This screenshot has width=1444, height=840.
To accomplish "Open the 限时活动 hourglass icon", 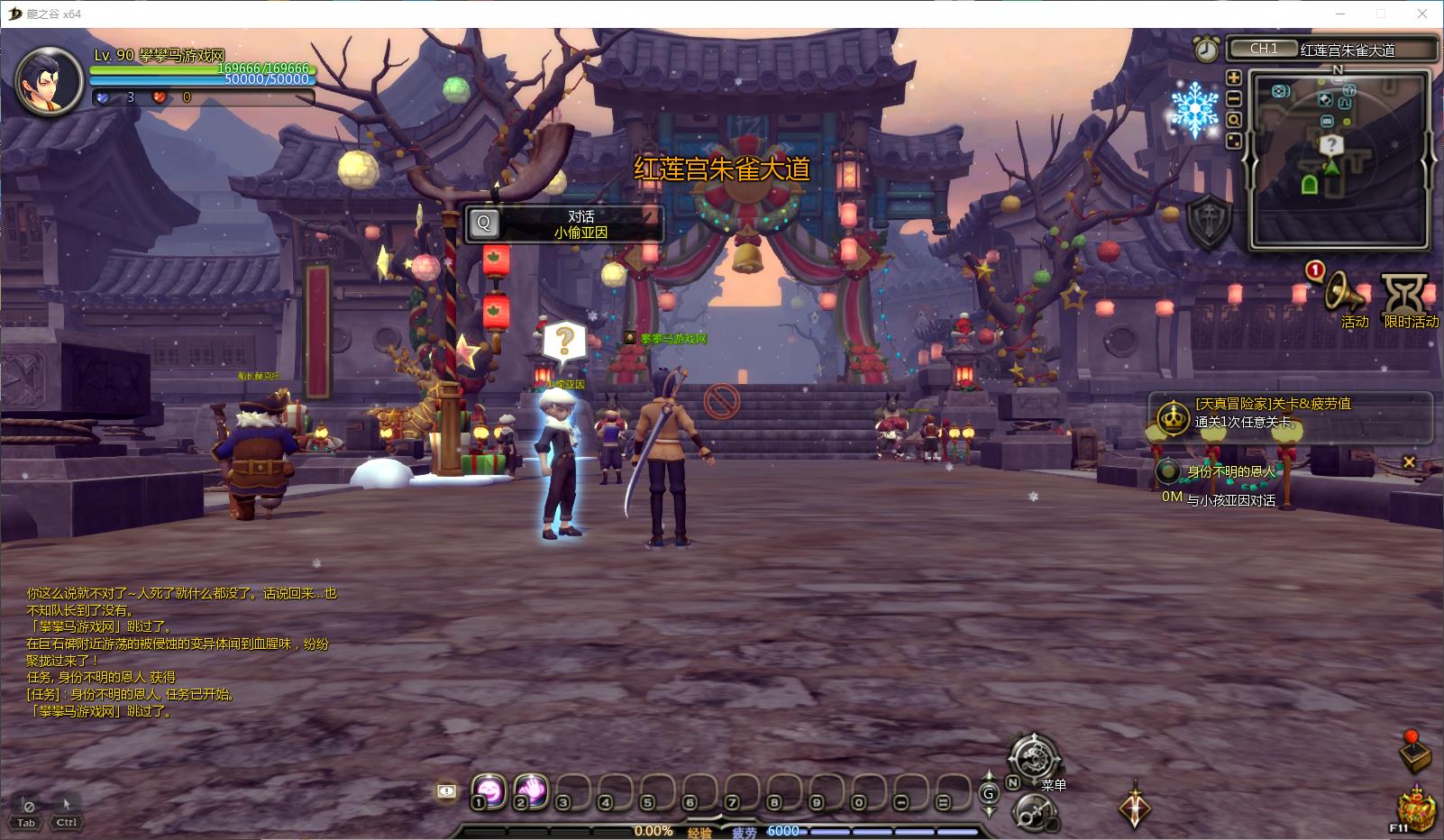I will 1406,294.
